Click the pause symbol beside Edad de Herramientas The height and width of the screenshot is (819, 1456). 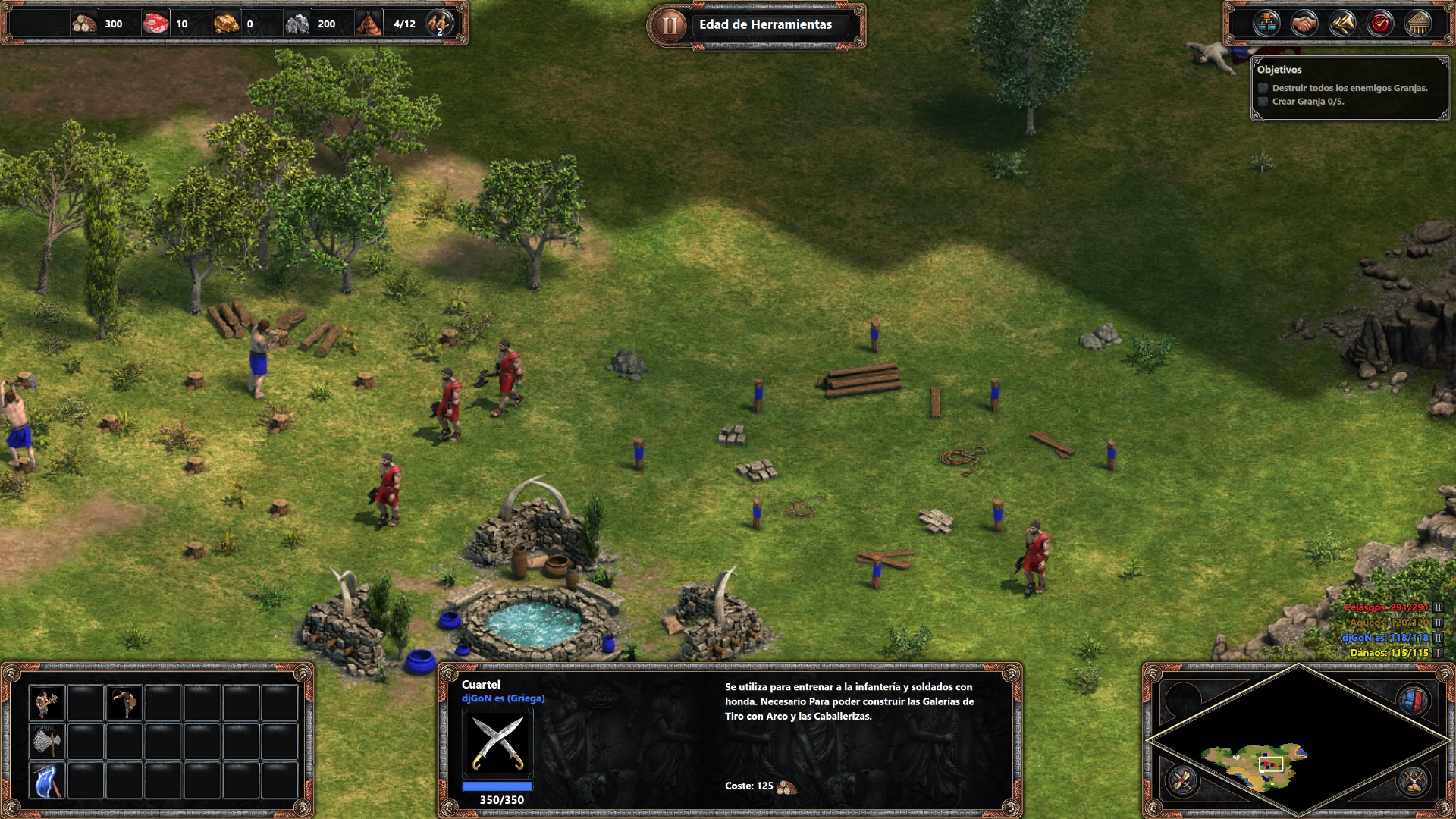click(x=669, y=25)
